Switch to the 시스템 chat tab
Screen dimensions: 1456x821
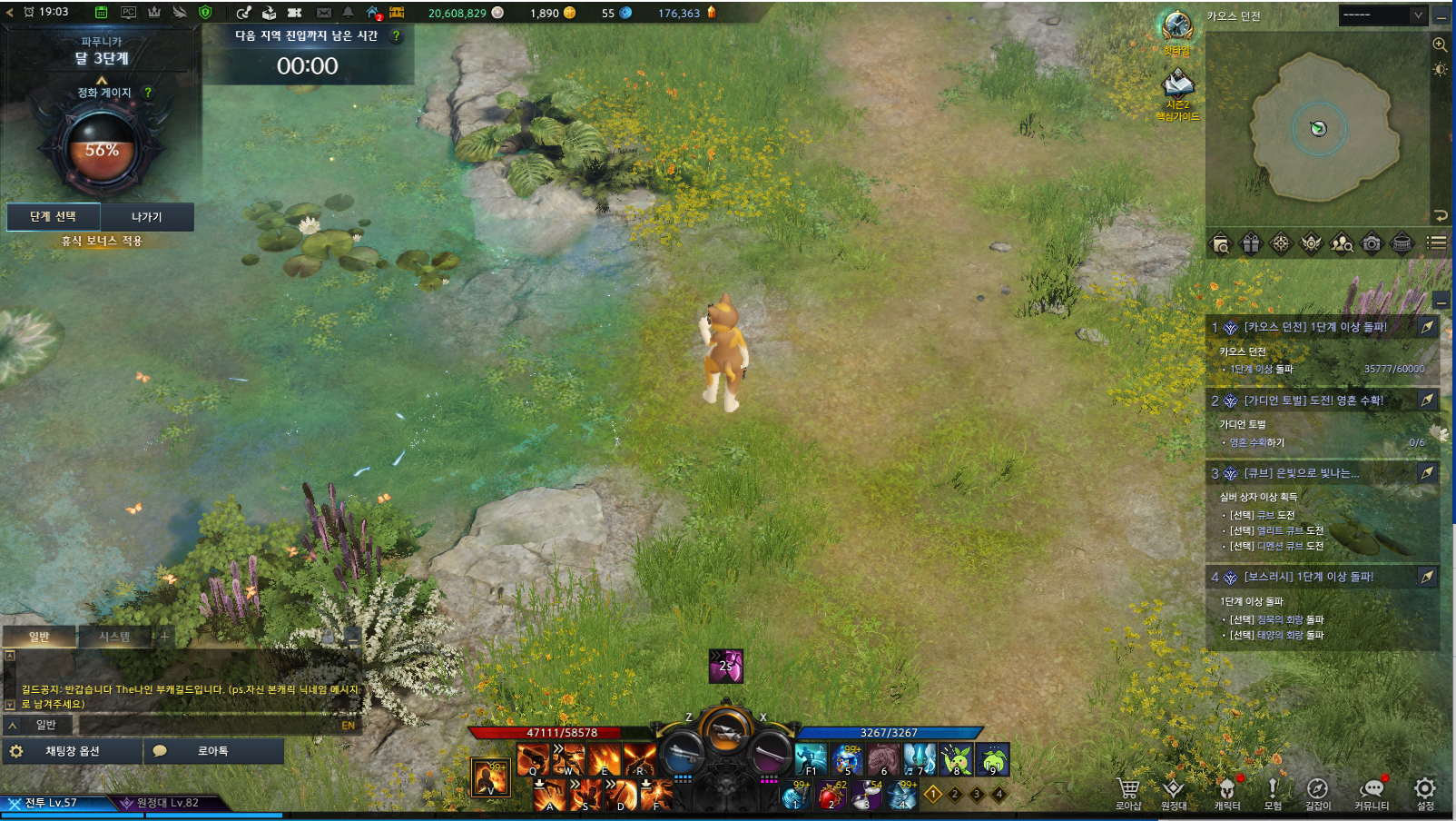tap(114, 637)
